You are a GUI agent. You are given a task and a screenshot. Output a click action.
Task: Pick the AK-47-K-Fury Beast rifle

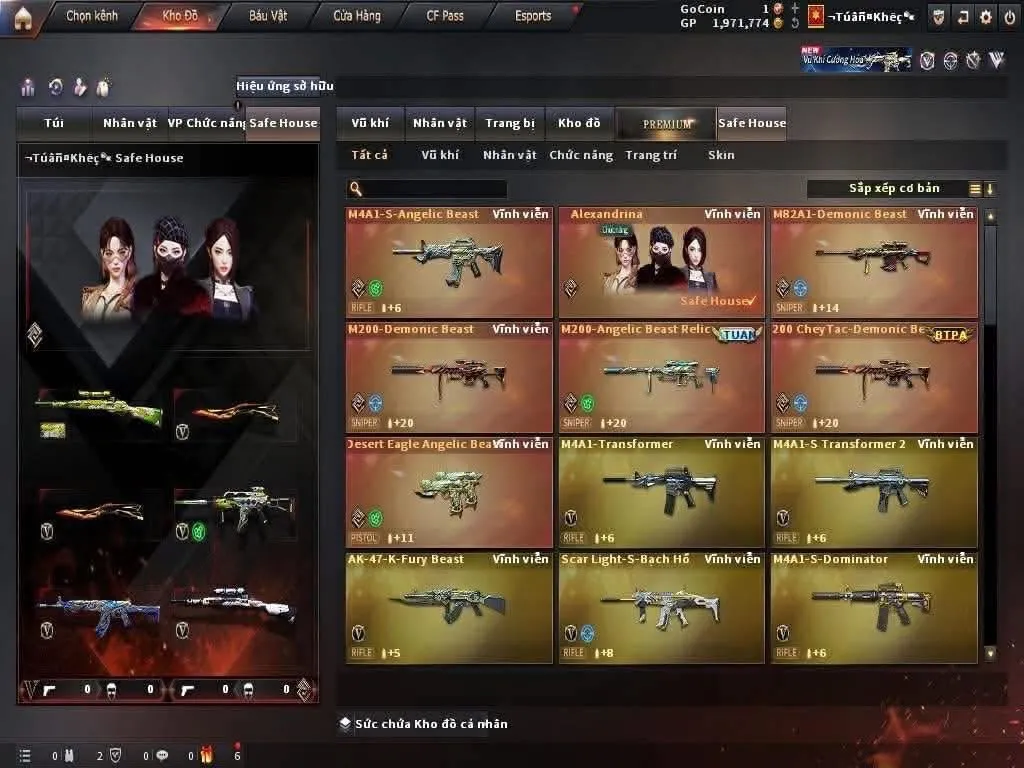[x=448, y=607]
